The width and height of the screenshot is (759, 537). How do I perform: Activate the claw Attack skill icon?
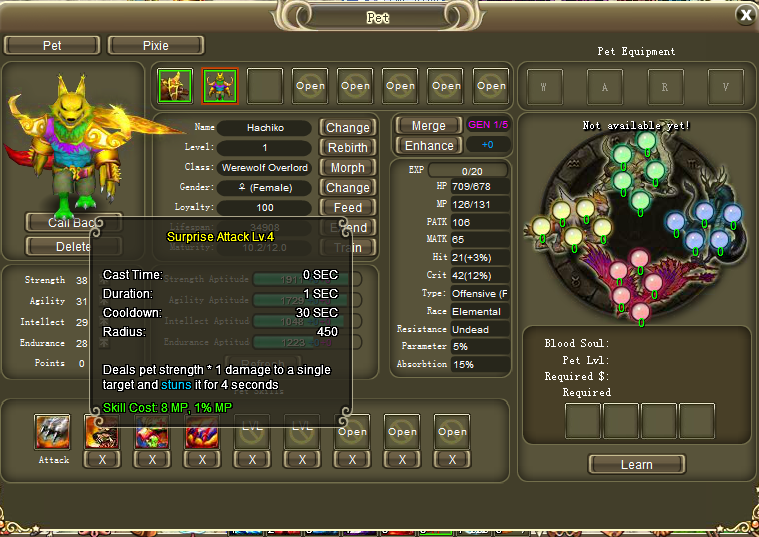[x=52, y=432]
